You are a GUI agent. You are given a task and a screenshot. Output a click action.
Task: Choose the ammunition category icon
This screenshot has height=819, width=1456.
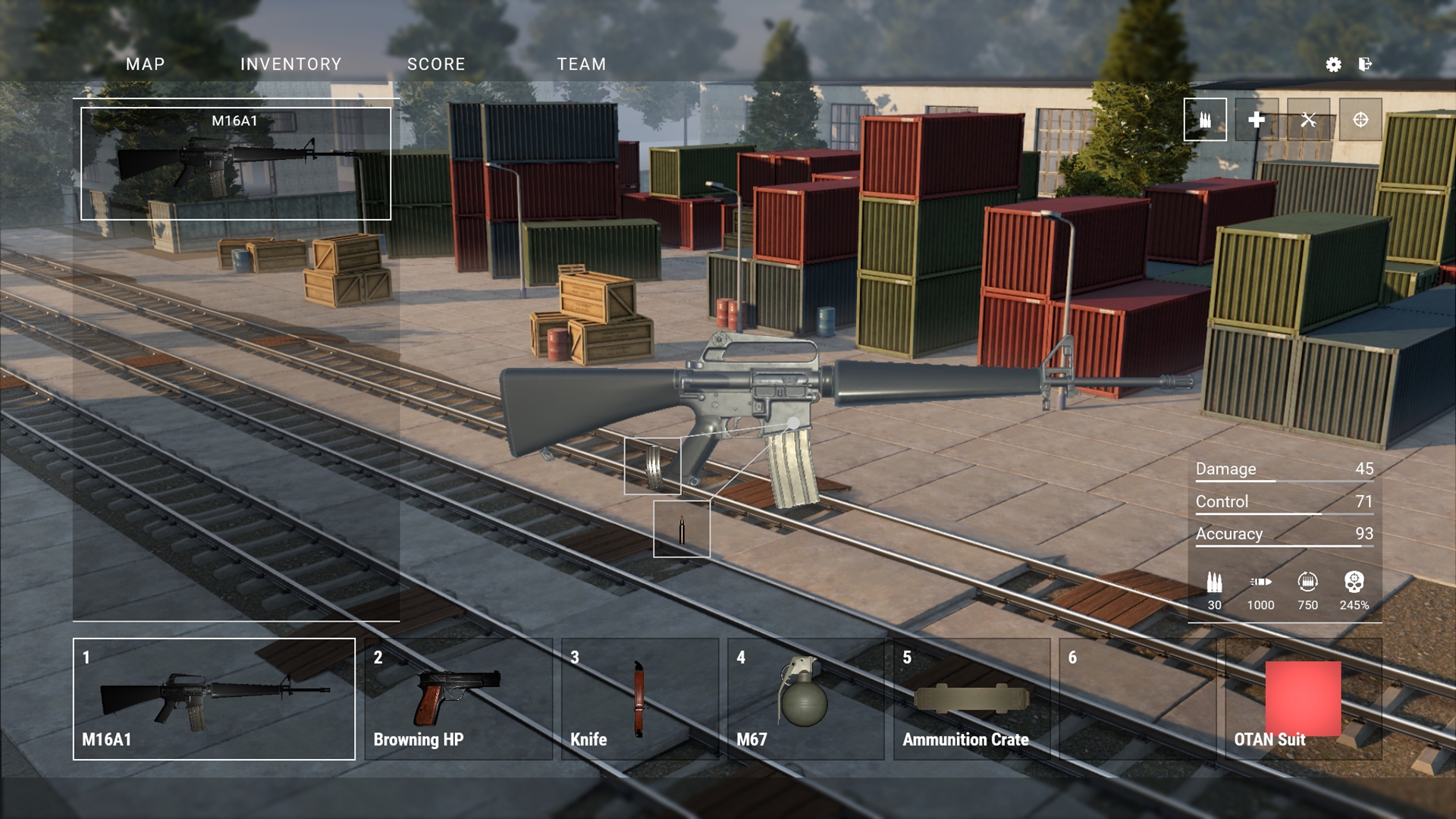1205,120
